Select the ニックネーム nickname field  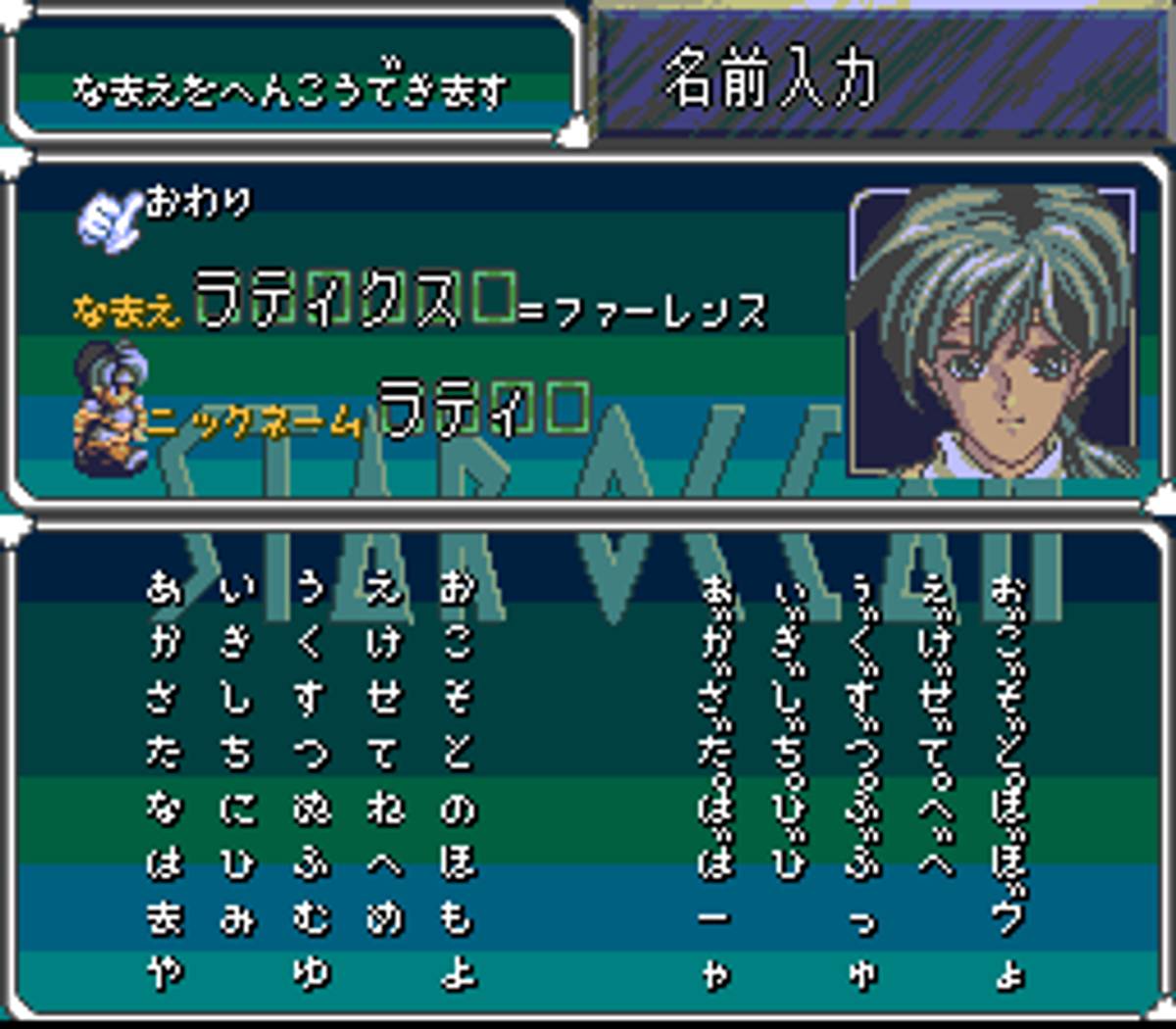pyautogui.click(x=253, y=421)
